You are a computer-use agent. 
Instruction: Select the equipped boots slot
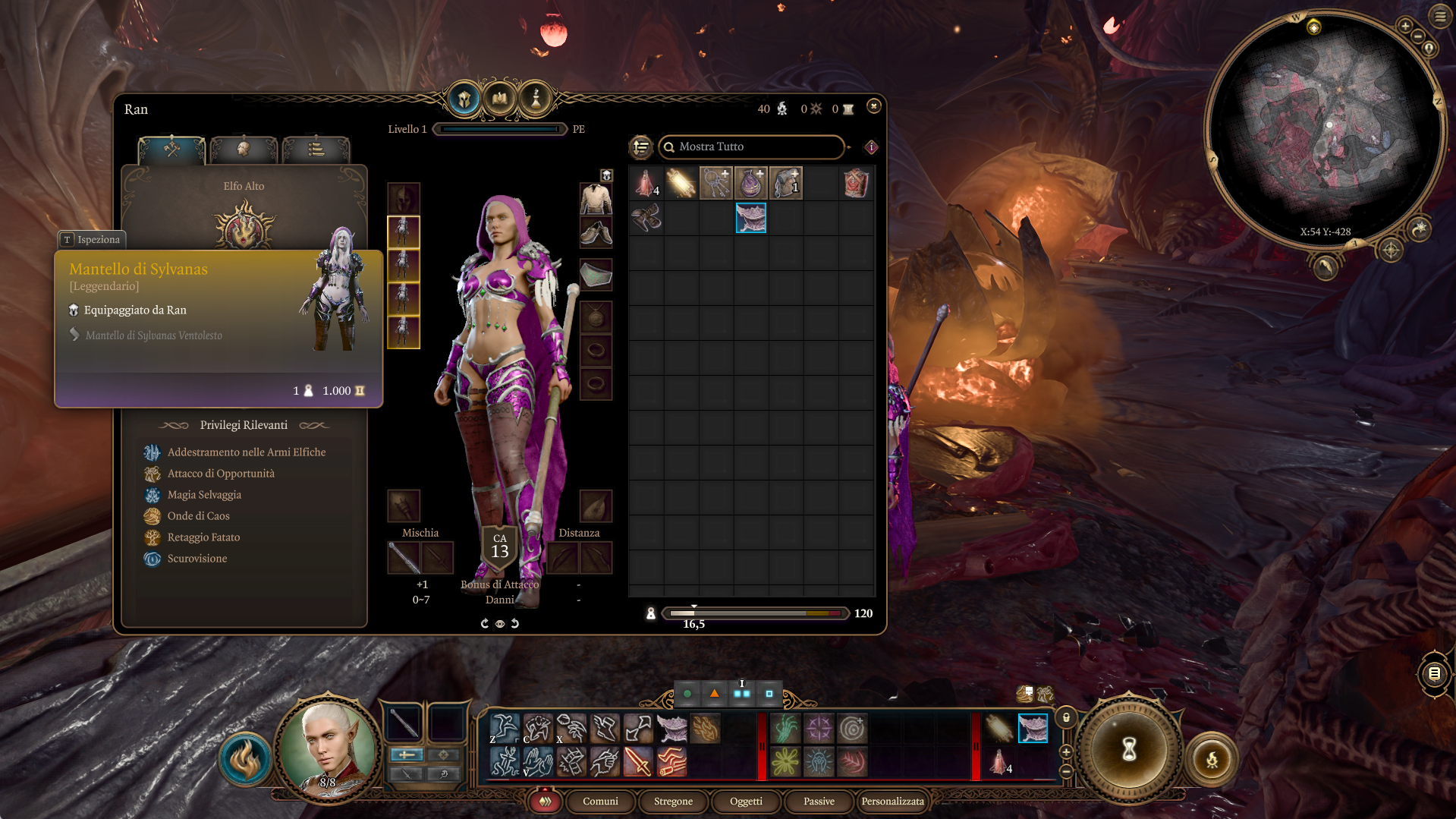click(596, 233)
